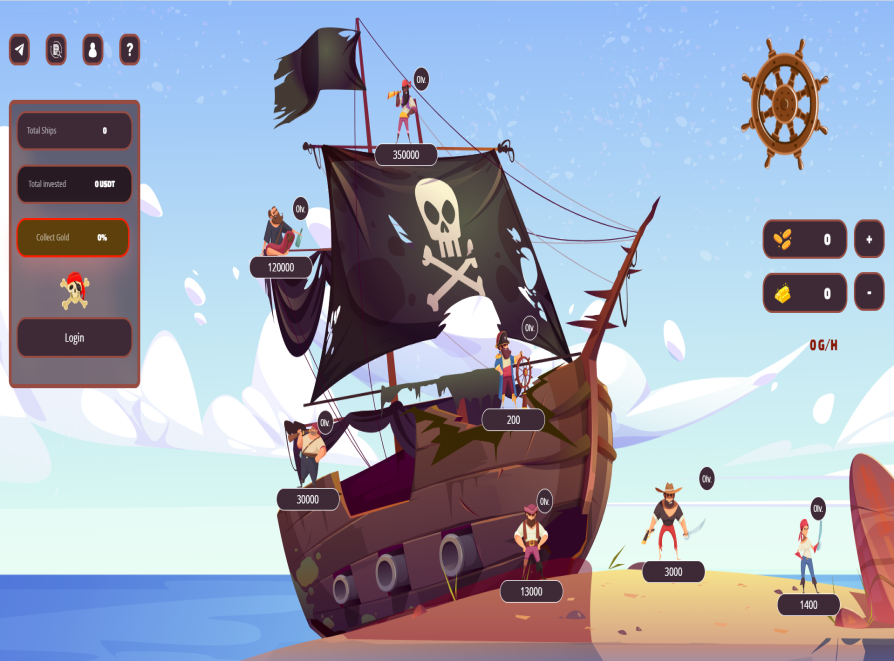The height and width of the screenshot is (661, 894).
Task: Click the Login button
Action: [74, 337]
